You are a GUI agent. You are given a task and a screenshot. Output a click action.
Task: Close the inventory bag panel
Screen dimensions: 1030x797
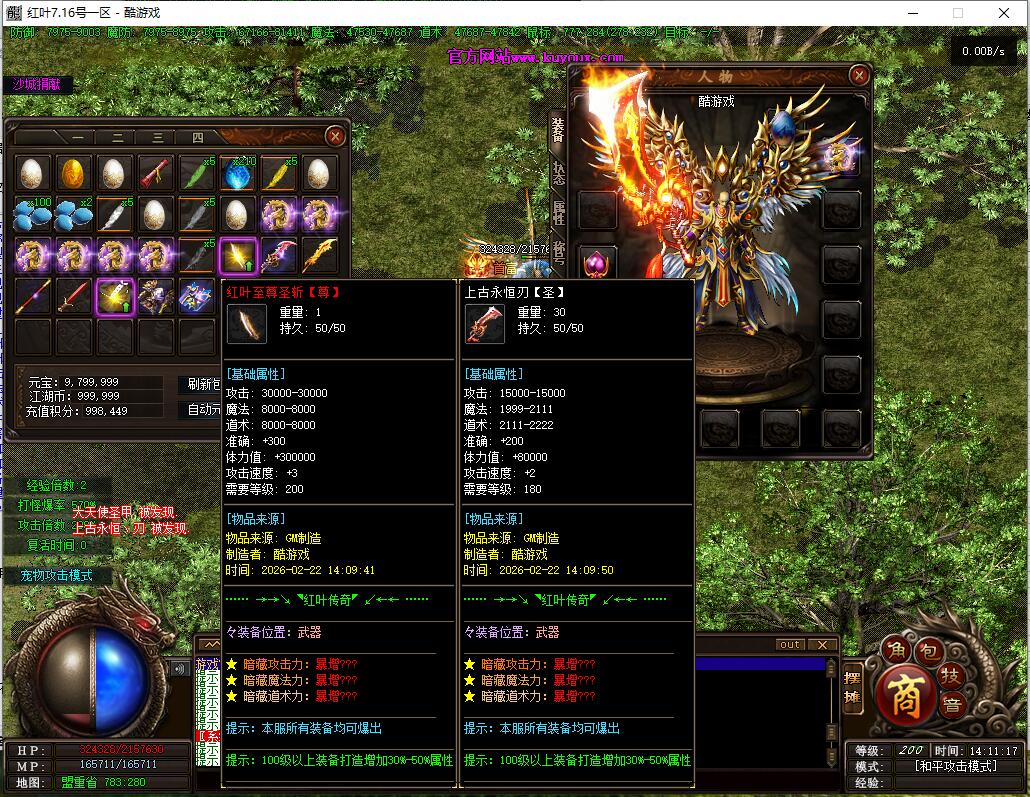[x=336, y=136]
